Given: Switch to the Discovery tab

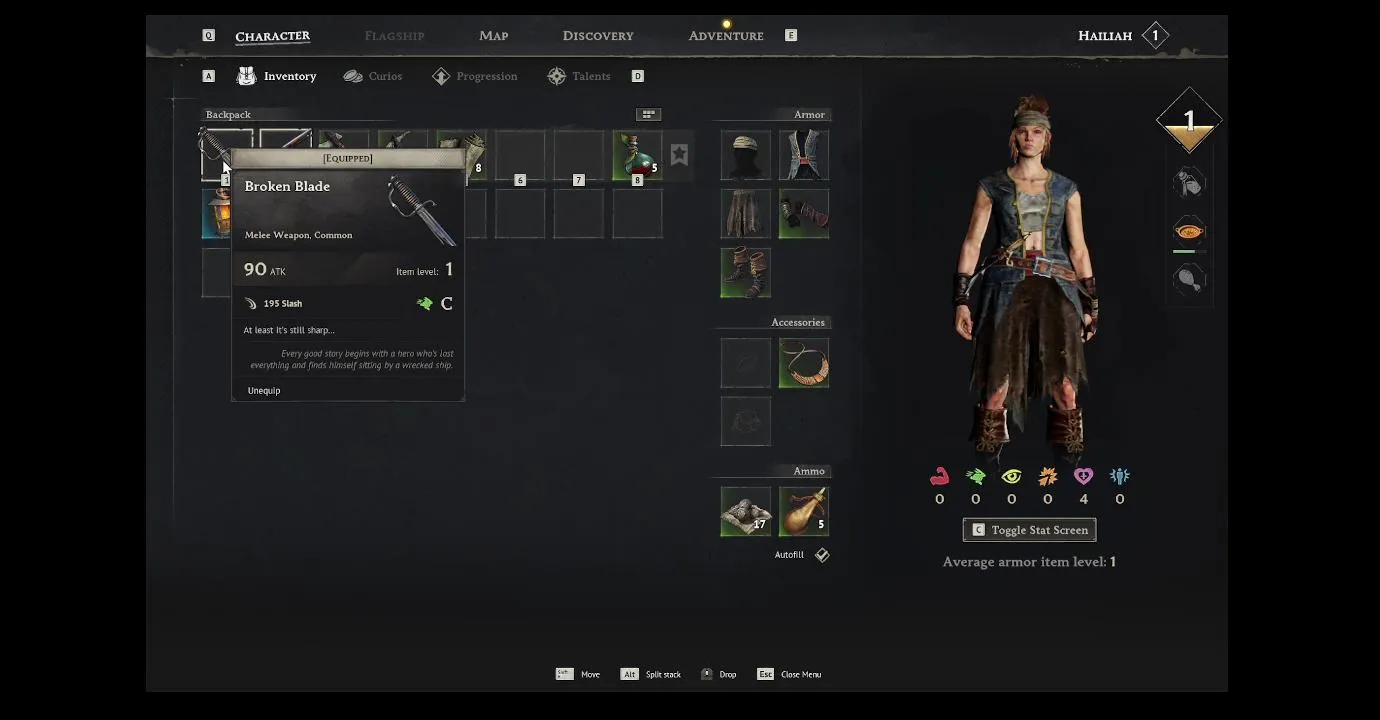Looking at the screenshot, I should [597, 36].
